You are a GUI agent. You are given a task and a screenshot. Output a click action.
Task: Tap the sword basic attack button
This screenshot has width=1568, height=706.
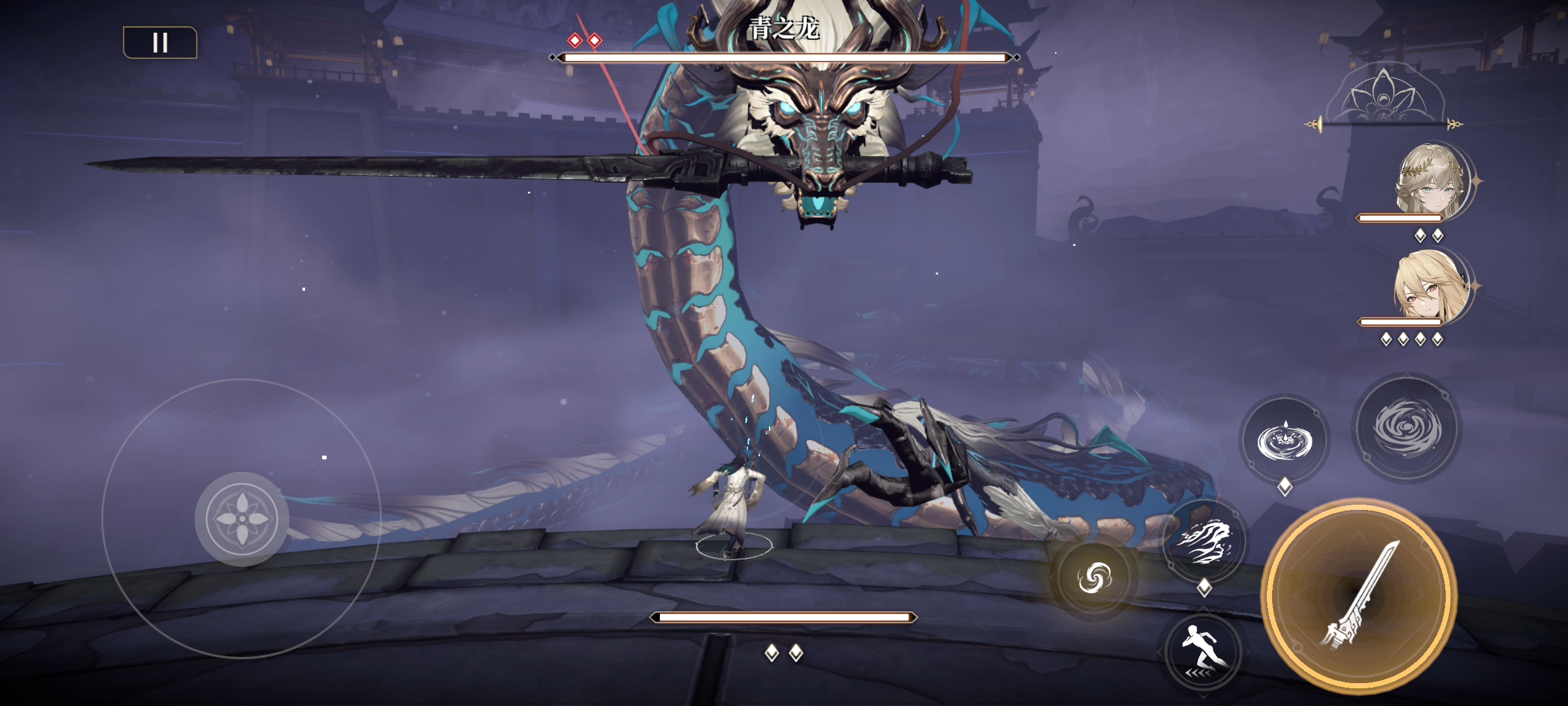(1359, 597)
